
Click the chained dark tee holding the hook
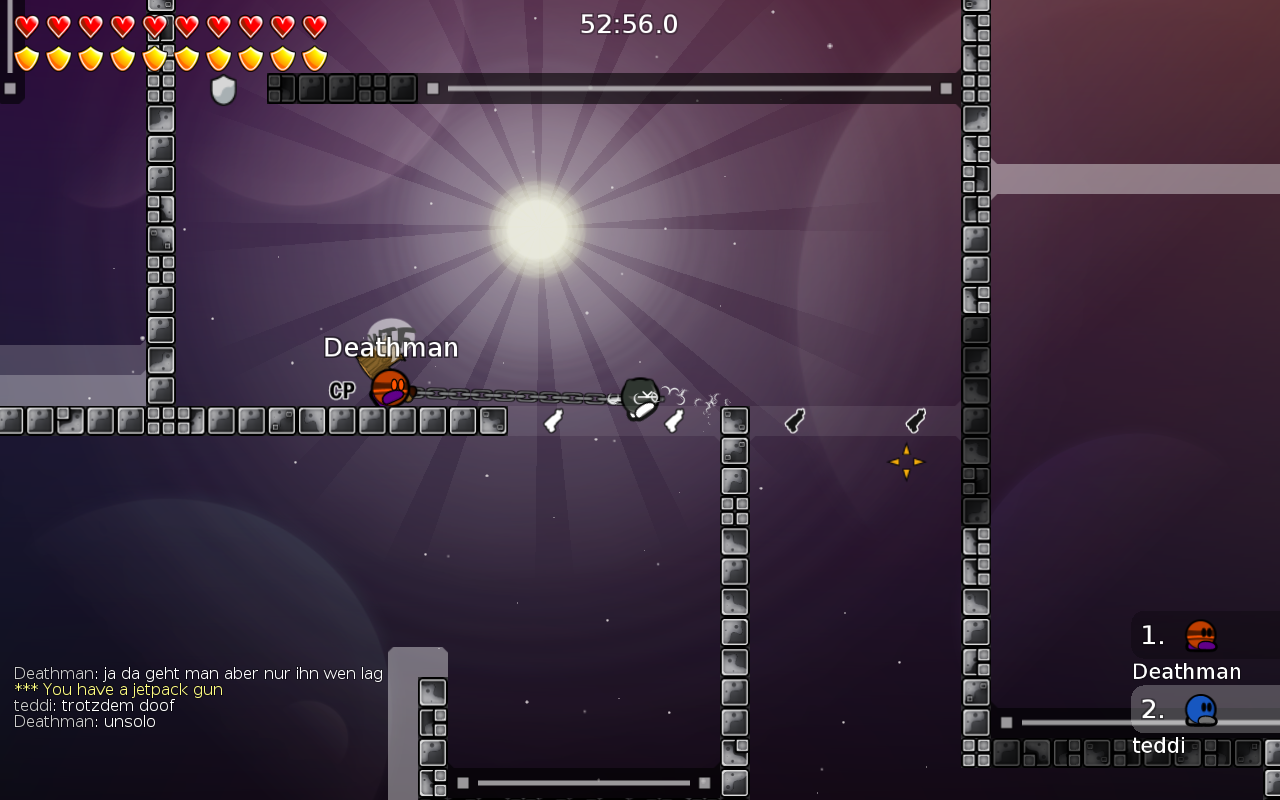pyautogui.click(x=638, y=397)
